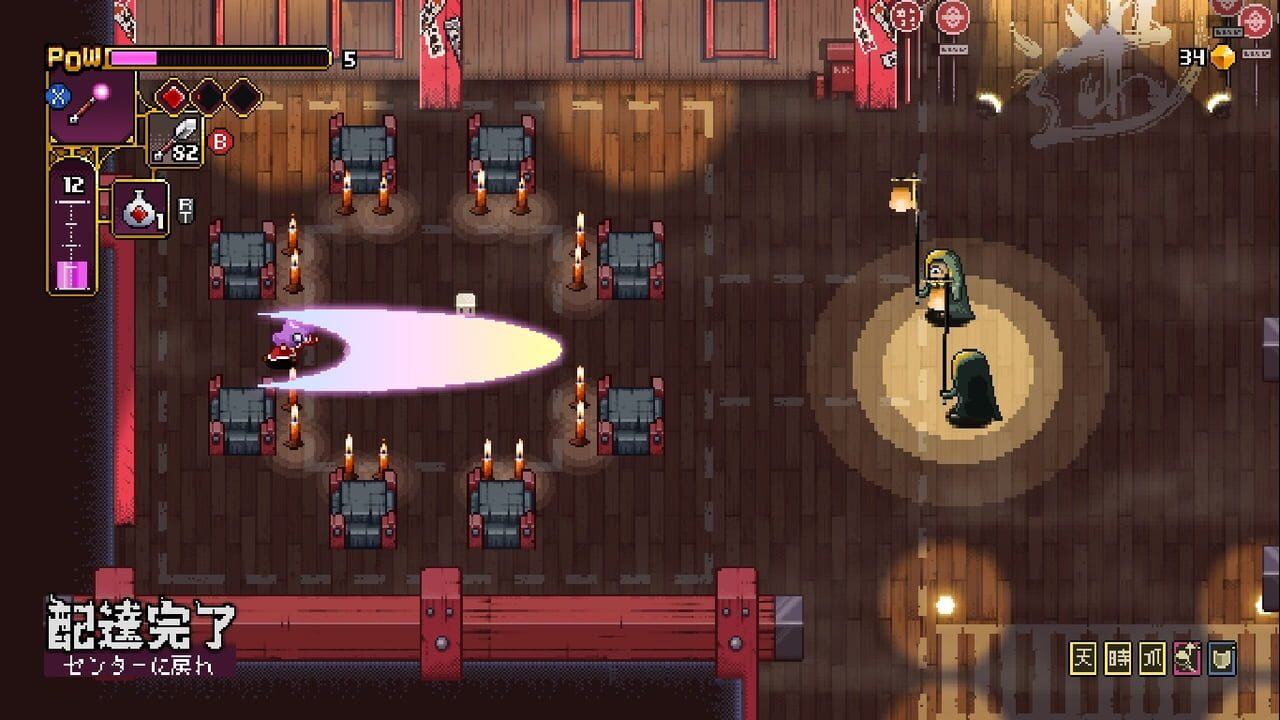Click the blue X button badge
Screen dimensions: 1280x720
pyautogui.click(x=57, y=95)
